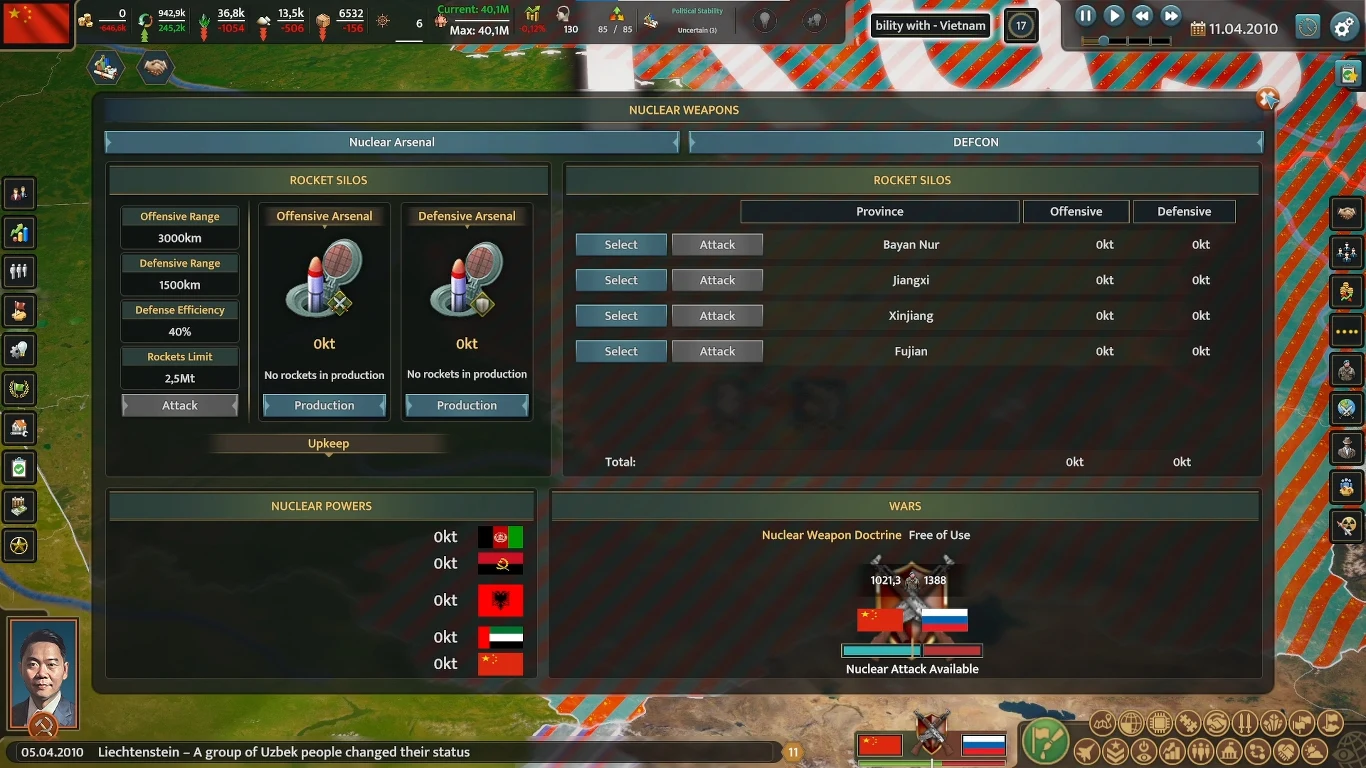
Task: Switch to the DEFCON tab
Action: coord(975,142)
